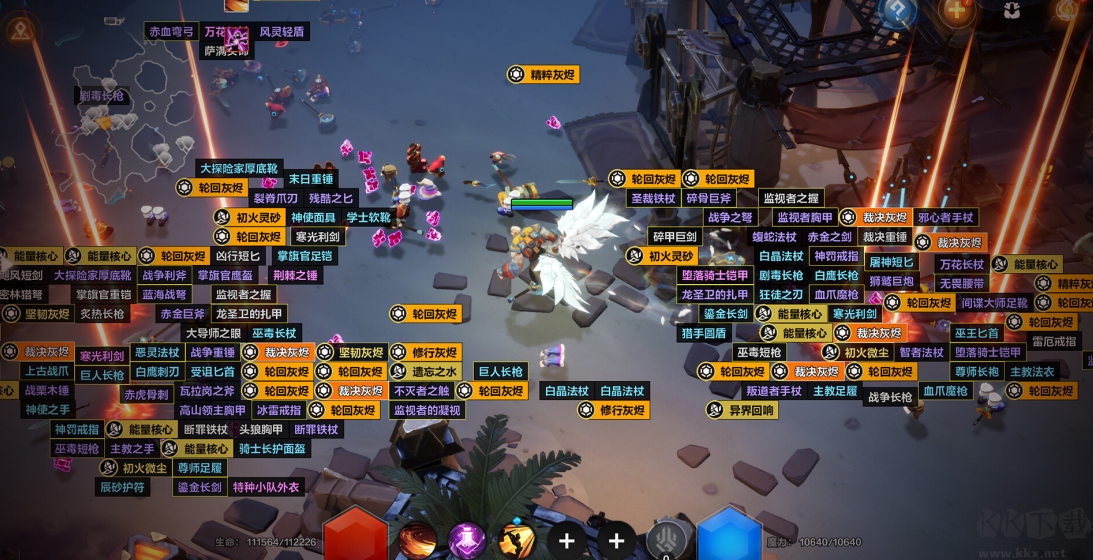This screenshot has width=1093, height=560.
Task: Select the 剧毒长枪 loot label
Action: coord(101,96)
